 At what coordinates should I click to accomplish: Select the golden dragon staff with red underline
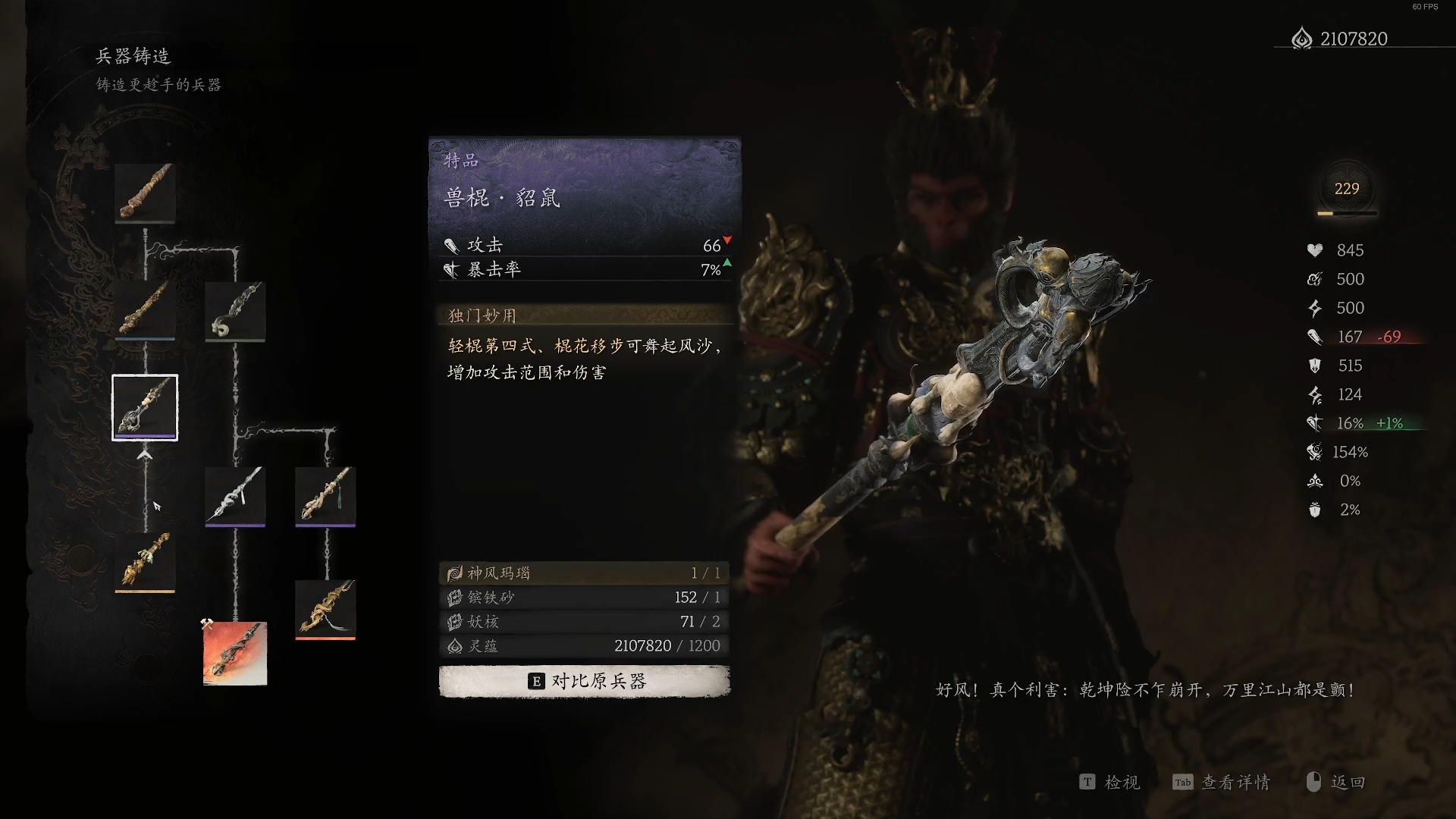pos(325,609)
